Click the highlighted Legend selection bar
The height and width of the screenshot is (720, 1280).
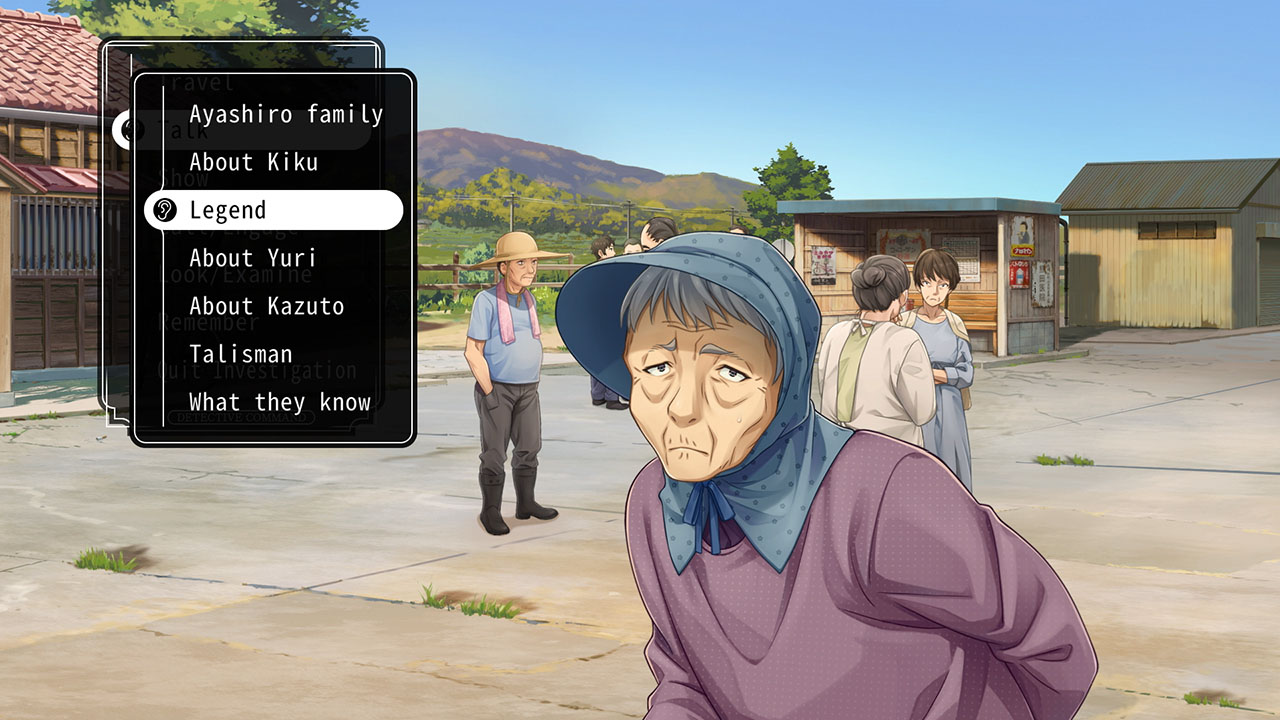[275, 210]
